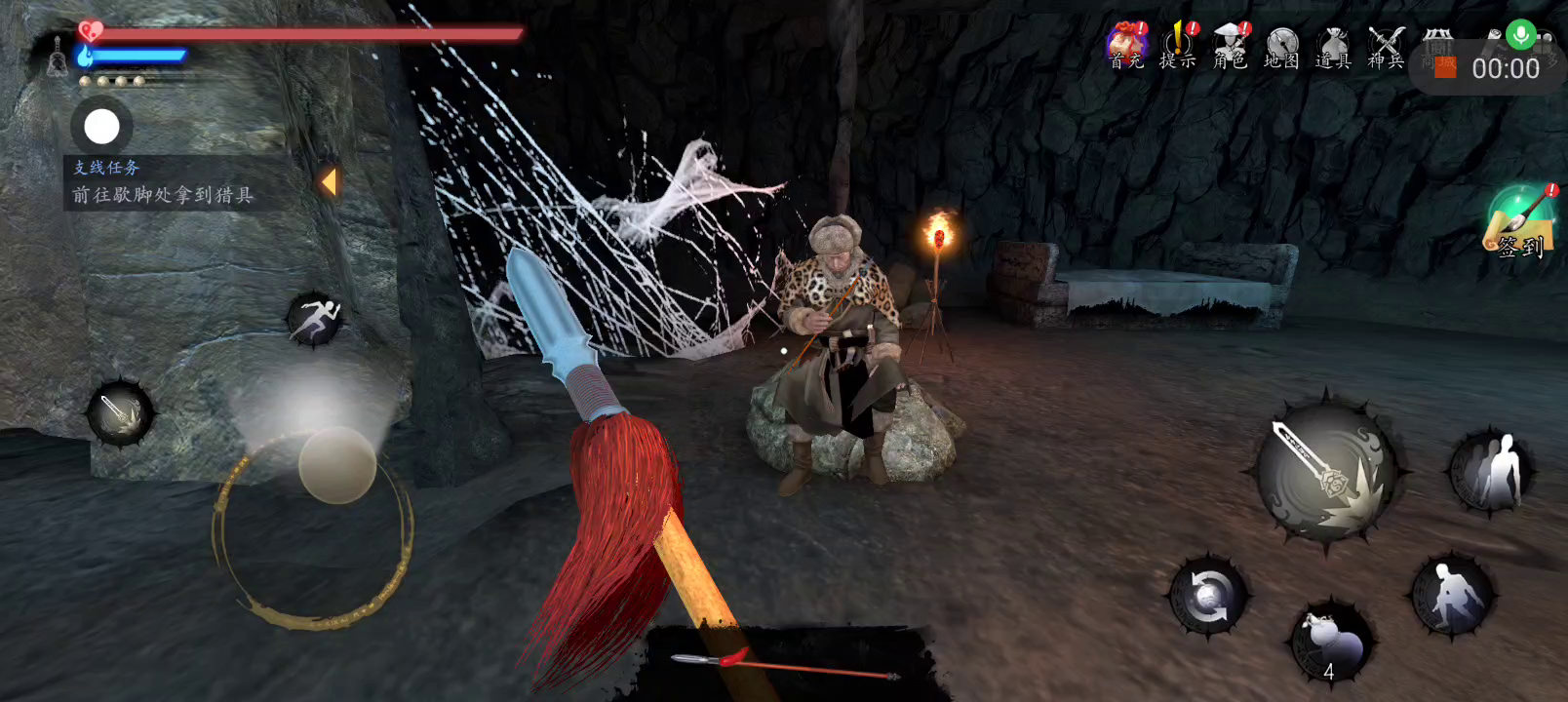
Task: Collapse the side quest tracker arrow
Action: 329,181
